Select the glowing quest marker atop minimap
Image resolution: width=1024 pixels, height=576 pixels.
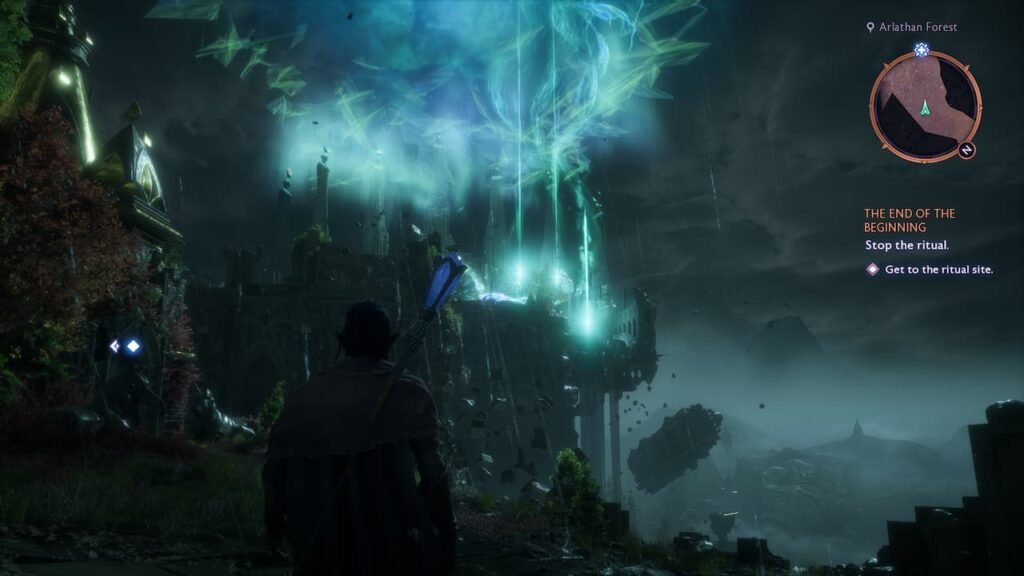click(x=921, y=49)
